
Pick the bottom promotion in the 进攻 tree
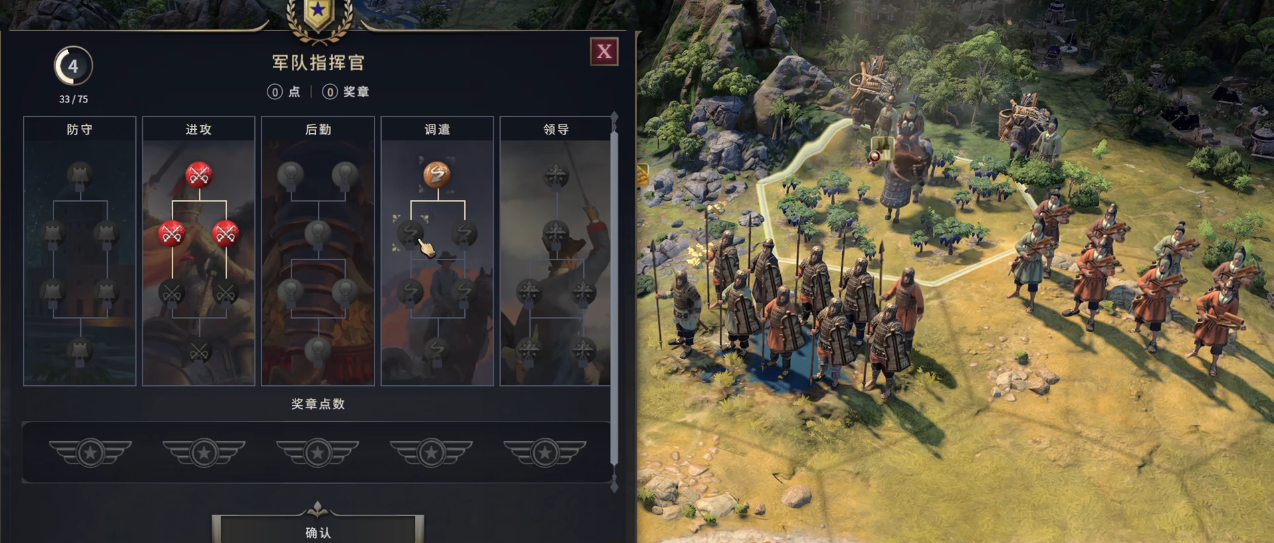point(198,349)
